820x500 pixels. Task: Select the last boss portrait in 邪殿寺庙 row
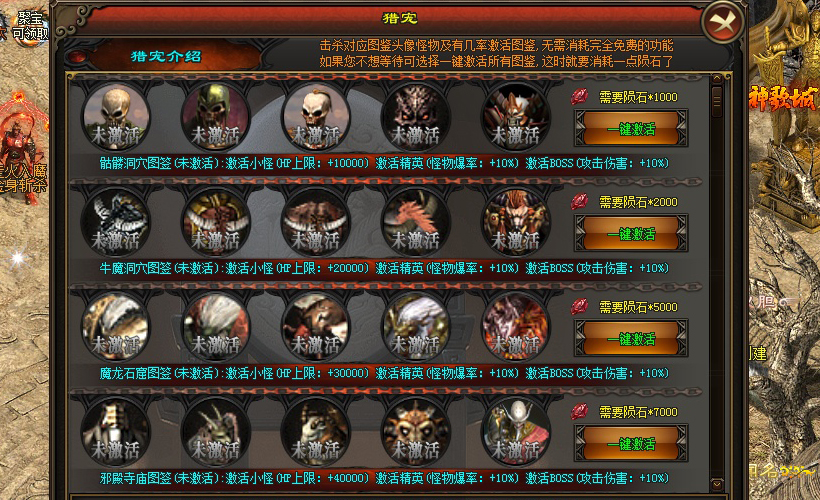pyautogui.click(x=515, y=430)
